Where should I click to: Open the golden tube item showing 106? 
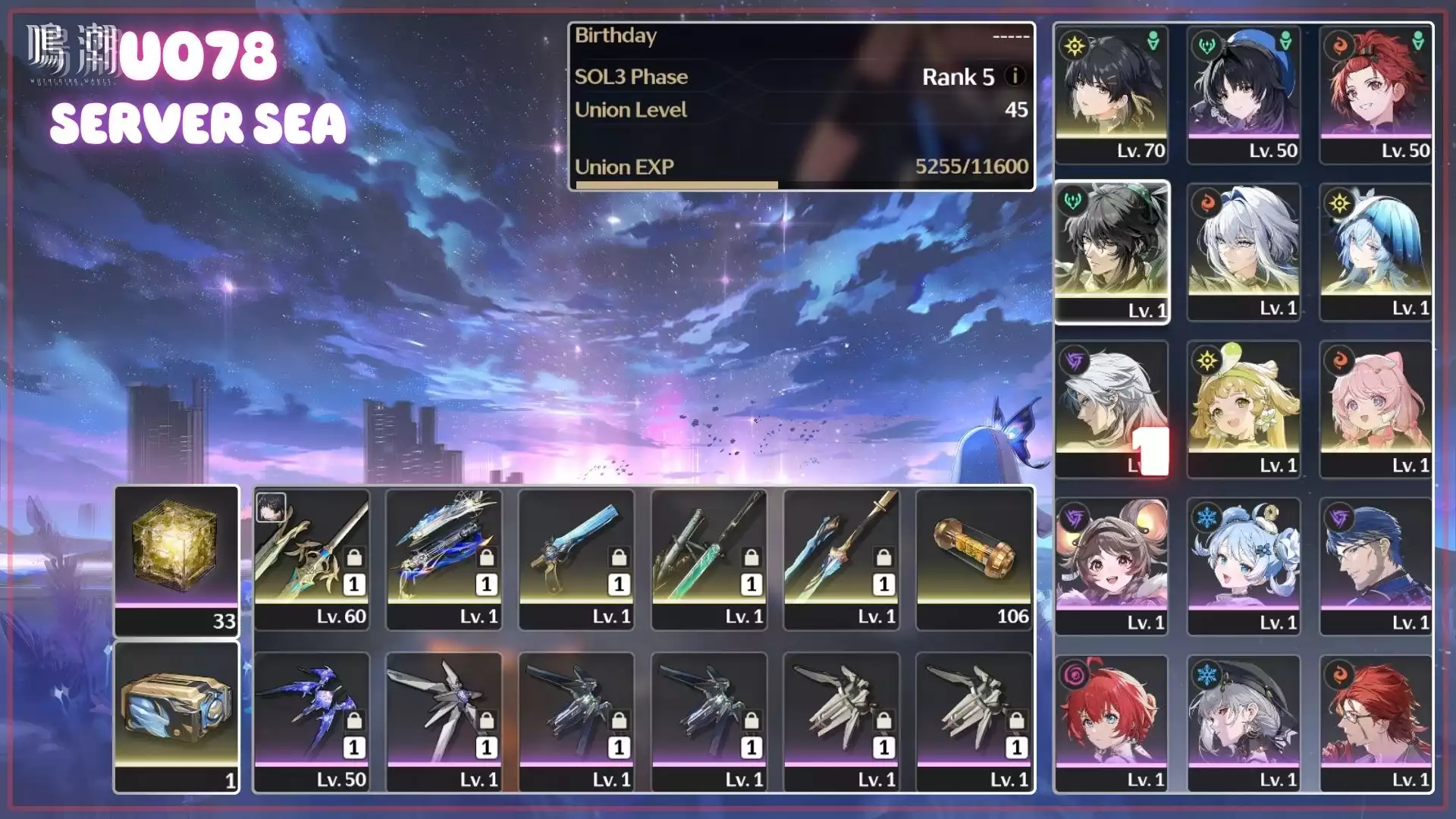[x=974, y=560]
